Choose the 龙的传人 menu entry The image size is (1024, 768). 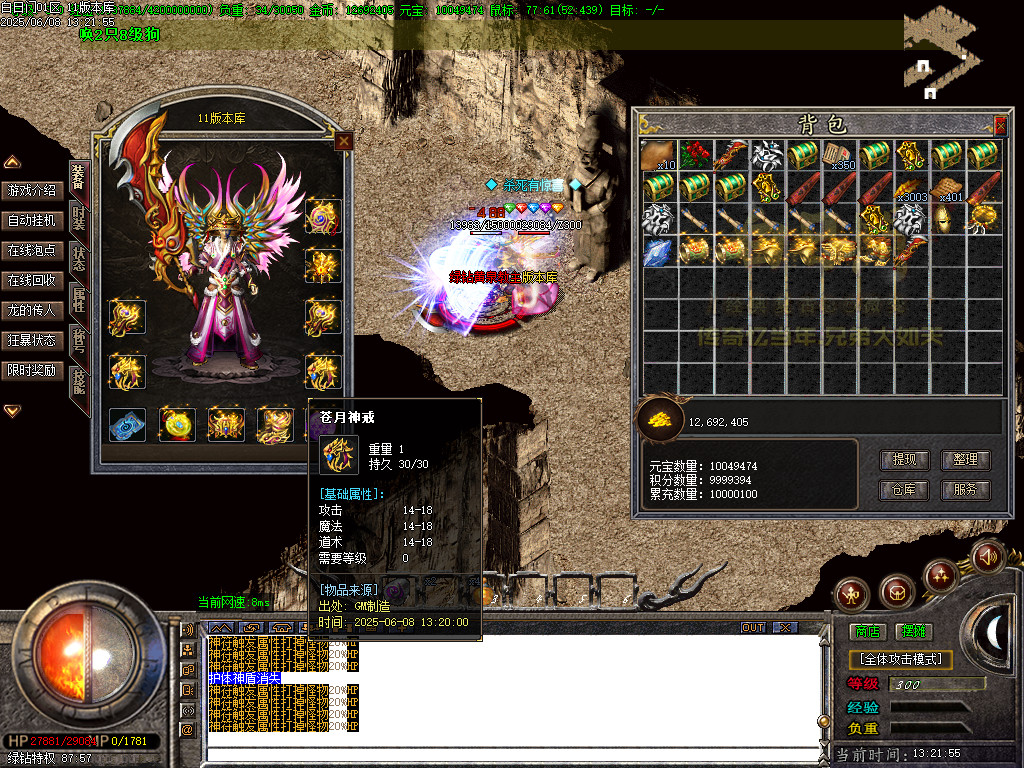coord(33,310)
